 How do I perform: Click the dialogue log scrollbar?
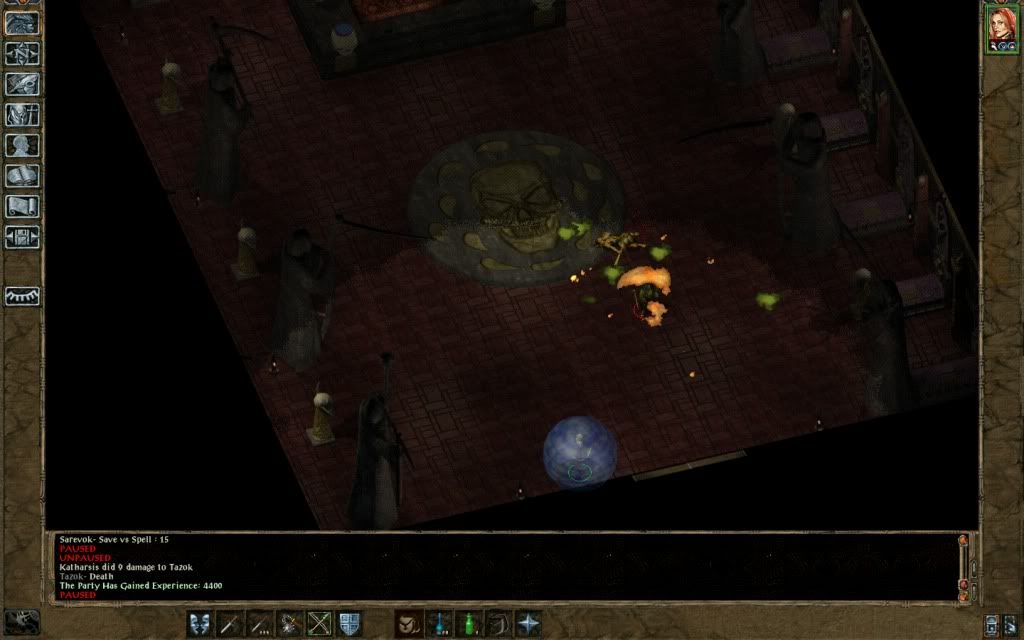pyautogui.click(x=963, y=566)
